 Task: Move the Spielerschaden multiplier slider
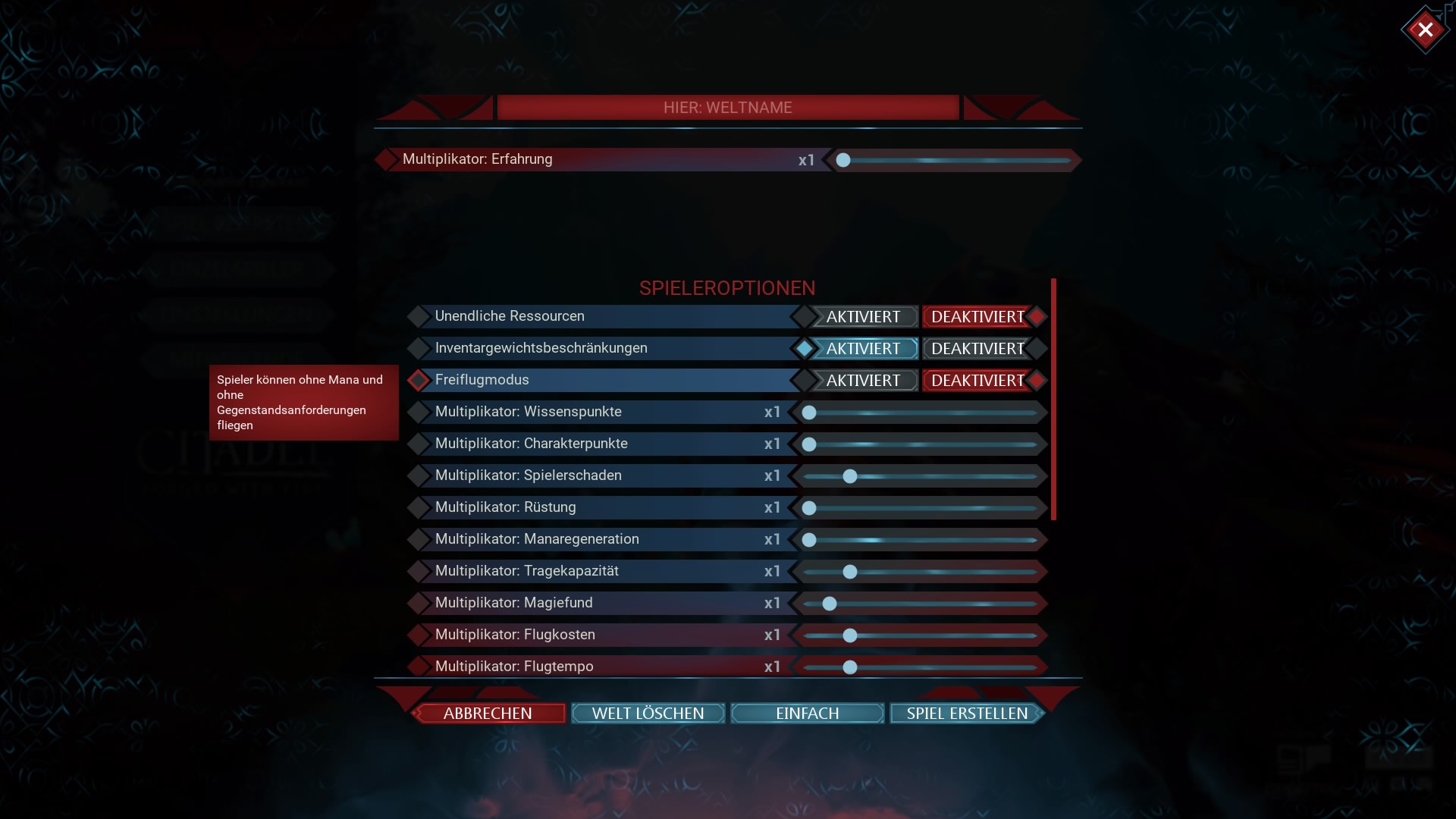[850, 476]
